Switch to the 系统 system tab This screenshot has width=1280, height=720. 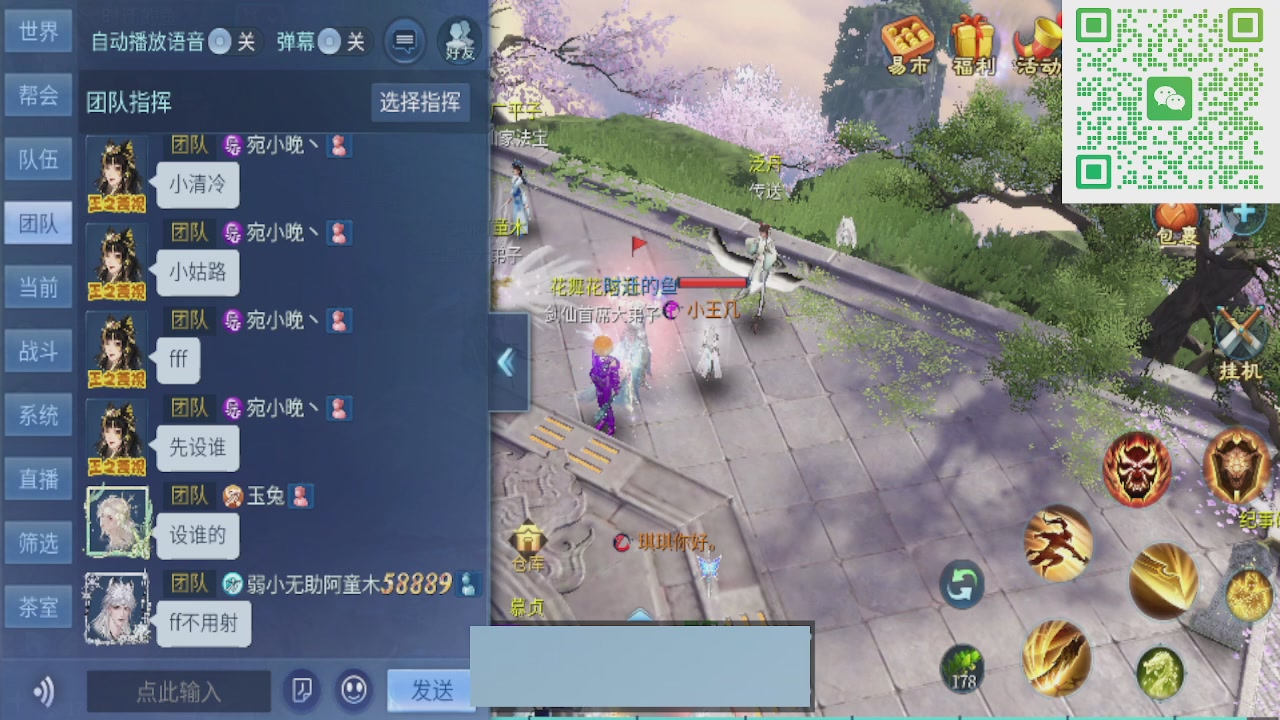coord(38,415)
